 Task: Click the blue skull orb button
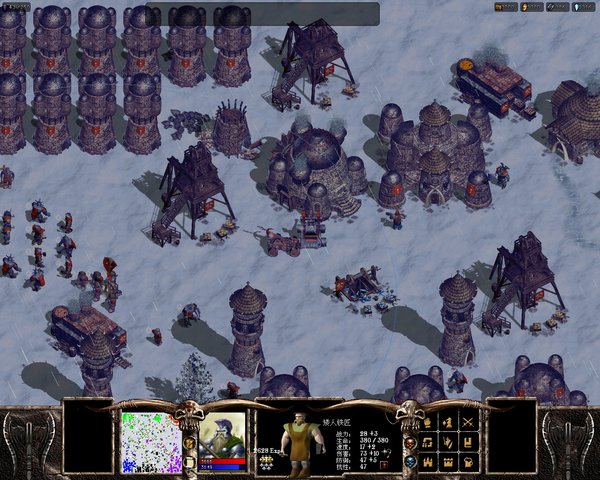(x=410, y=461)
